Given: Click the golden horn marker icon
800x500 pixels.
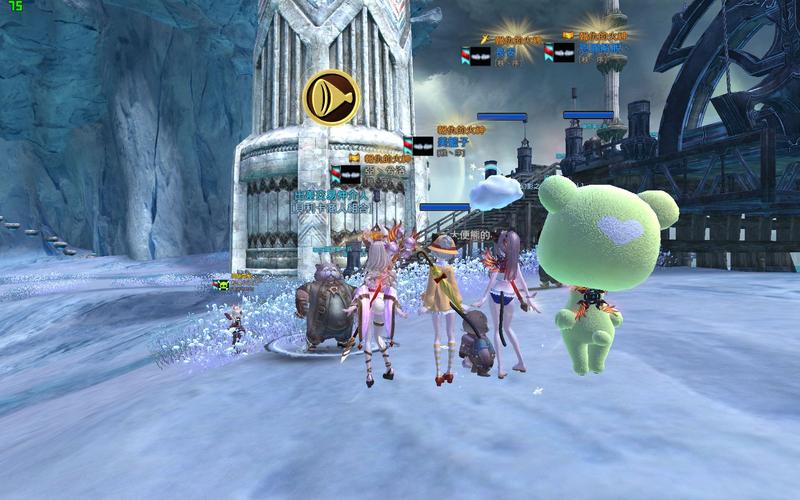Looking at the screenshot, I should (331, 97).
